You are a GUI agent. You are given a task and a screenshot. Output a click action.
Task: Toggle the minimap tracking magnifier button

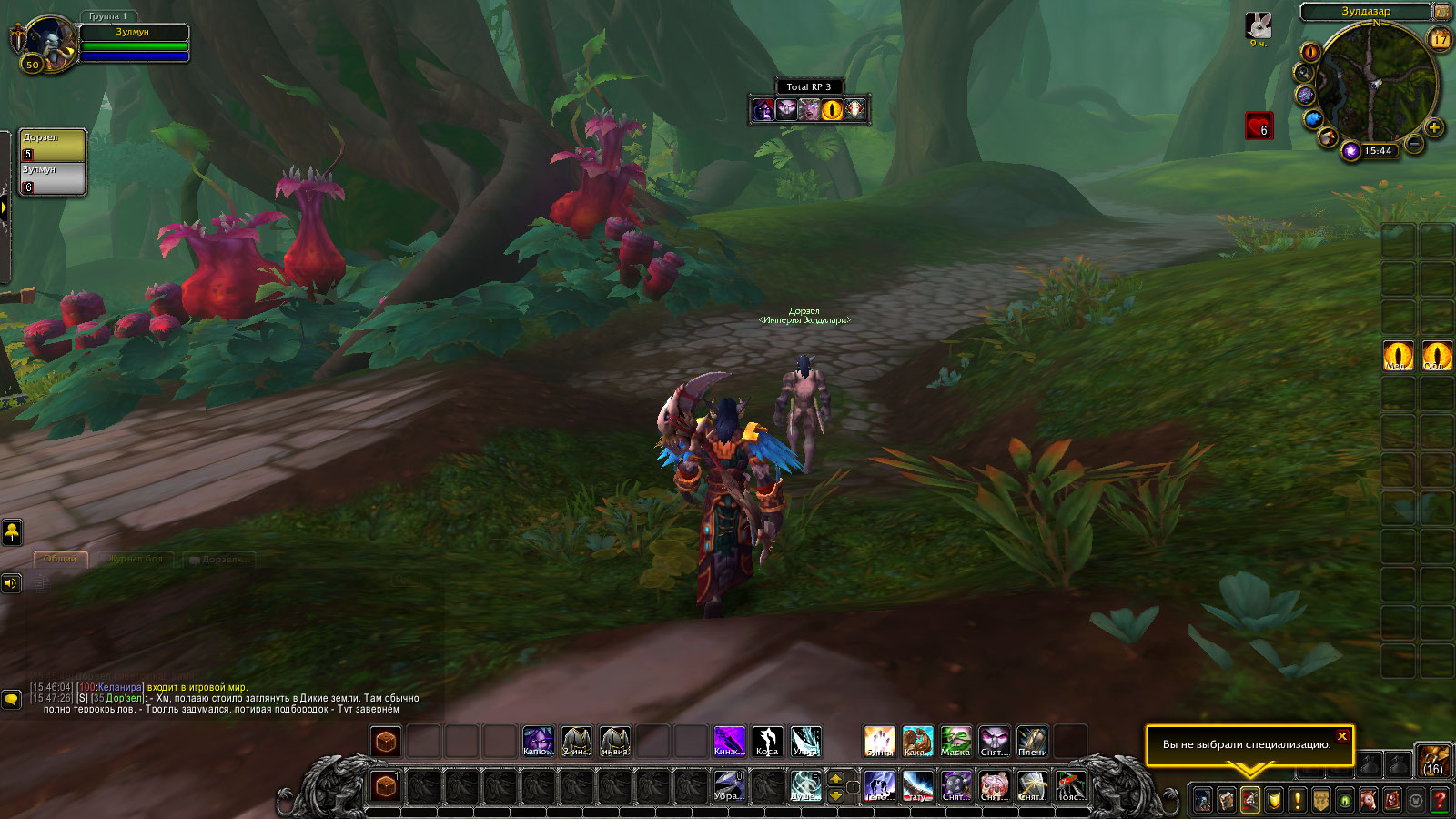pyautogui.click(x=1305, y=74)
